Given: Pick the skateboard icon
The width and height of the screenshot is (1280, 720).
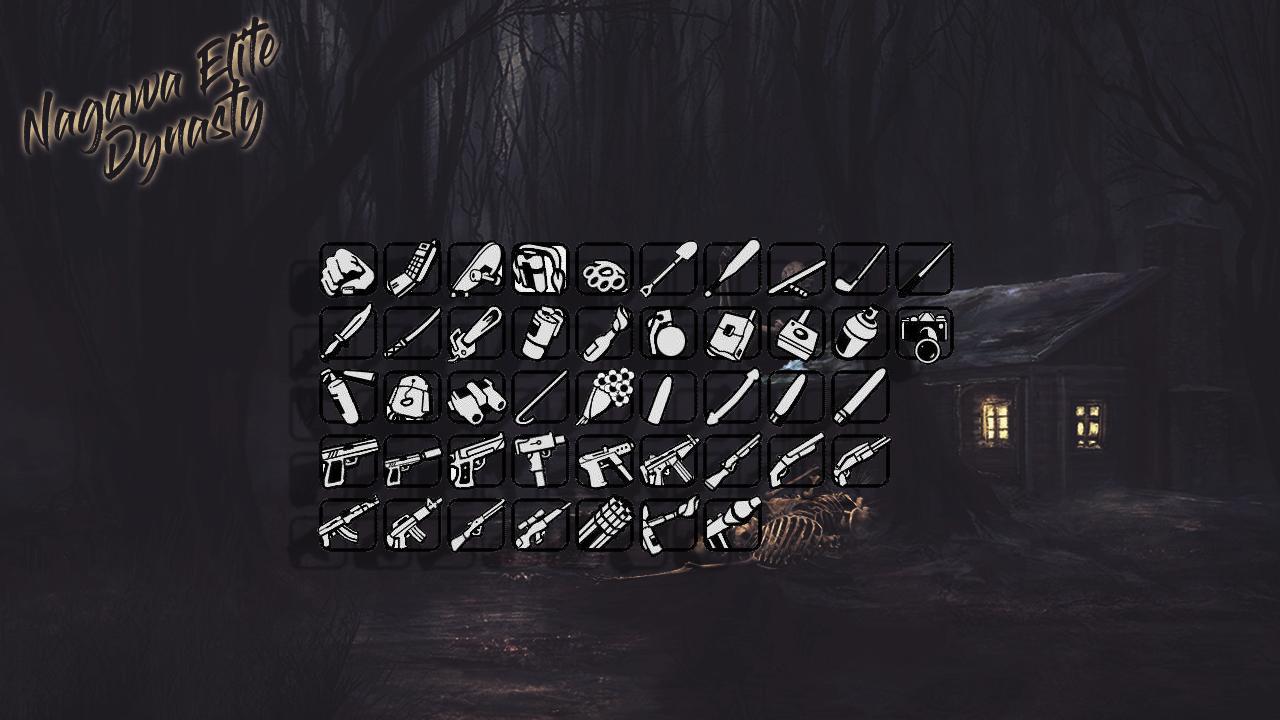Looking at the screenshot, I should point(476,270).
